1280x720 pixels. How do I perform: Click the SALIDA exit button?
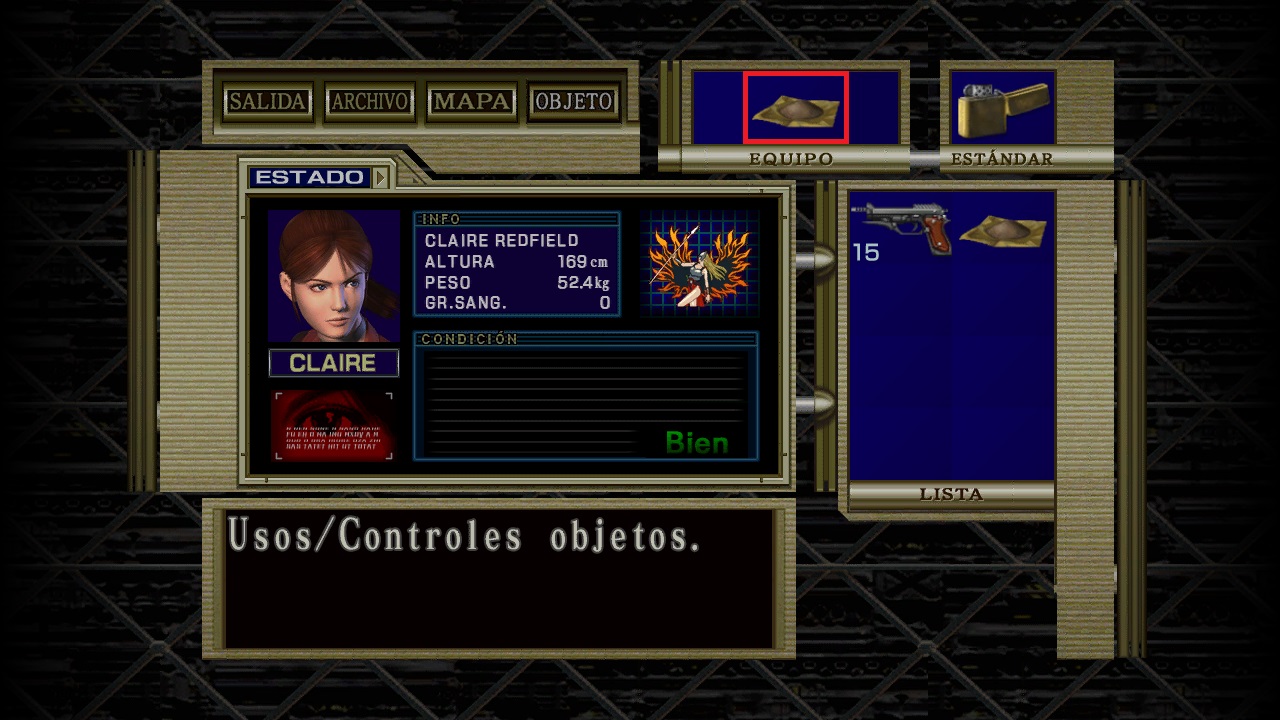267,102
